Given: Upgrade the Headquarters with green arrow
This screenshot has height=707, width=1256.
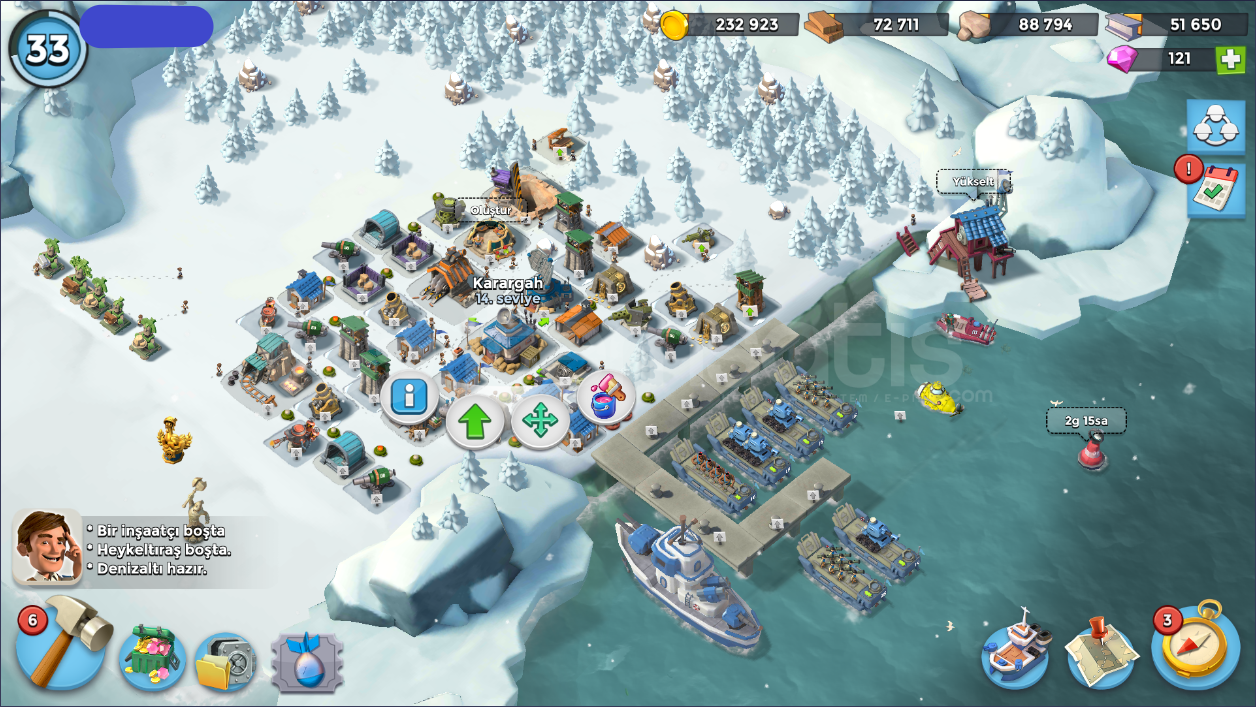Looking at the screenshot, I should 474,422.
